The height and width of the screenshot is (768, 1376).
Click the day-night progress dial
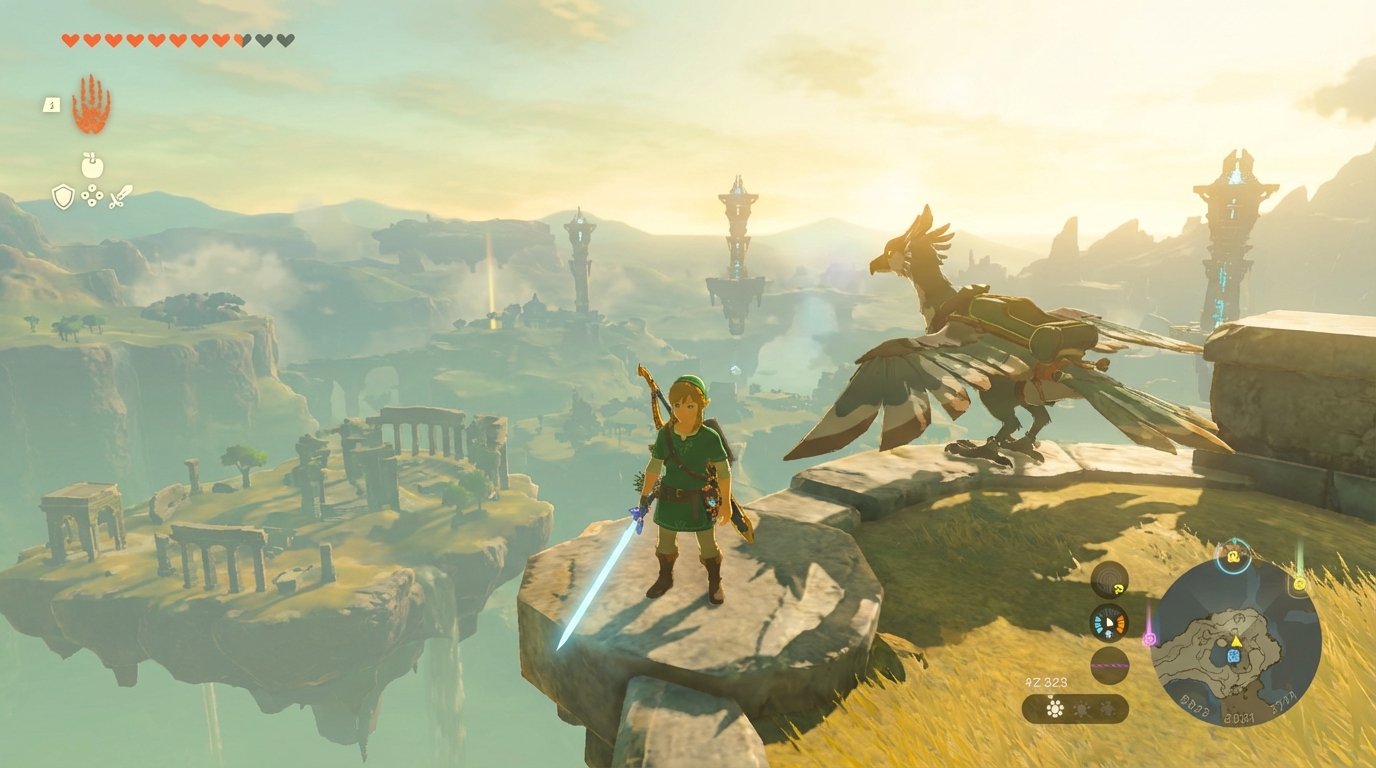pos(1108,665)
